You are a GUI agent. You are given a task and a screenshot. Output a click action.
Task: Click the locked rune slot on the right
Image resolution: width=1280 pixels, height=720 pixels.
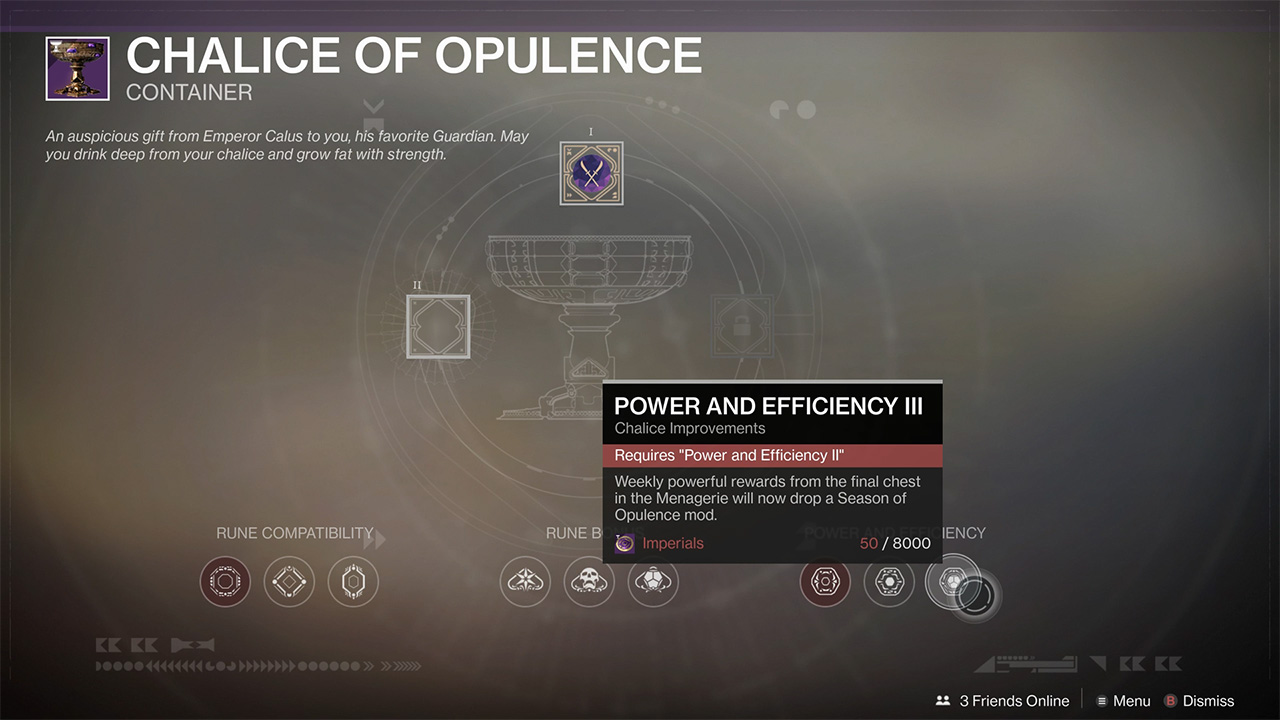click(x=741, y=326)
